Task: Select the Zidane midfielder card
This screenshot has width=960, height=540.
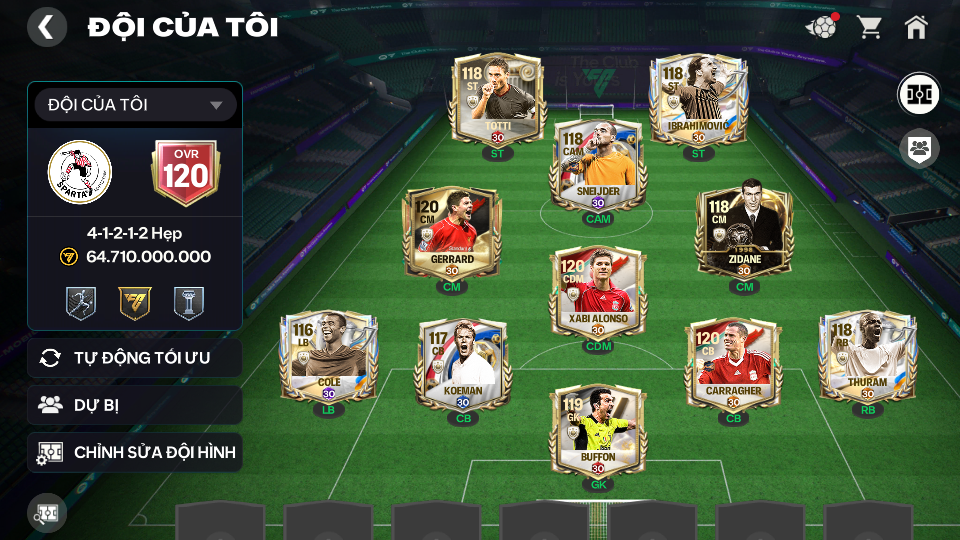Action: [743, 233]
